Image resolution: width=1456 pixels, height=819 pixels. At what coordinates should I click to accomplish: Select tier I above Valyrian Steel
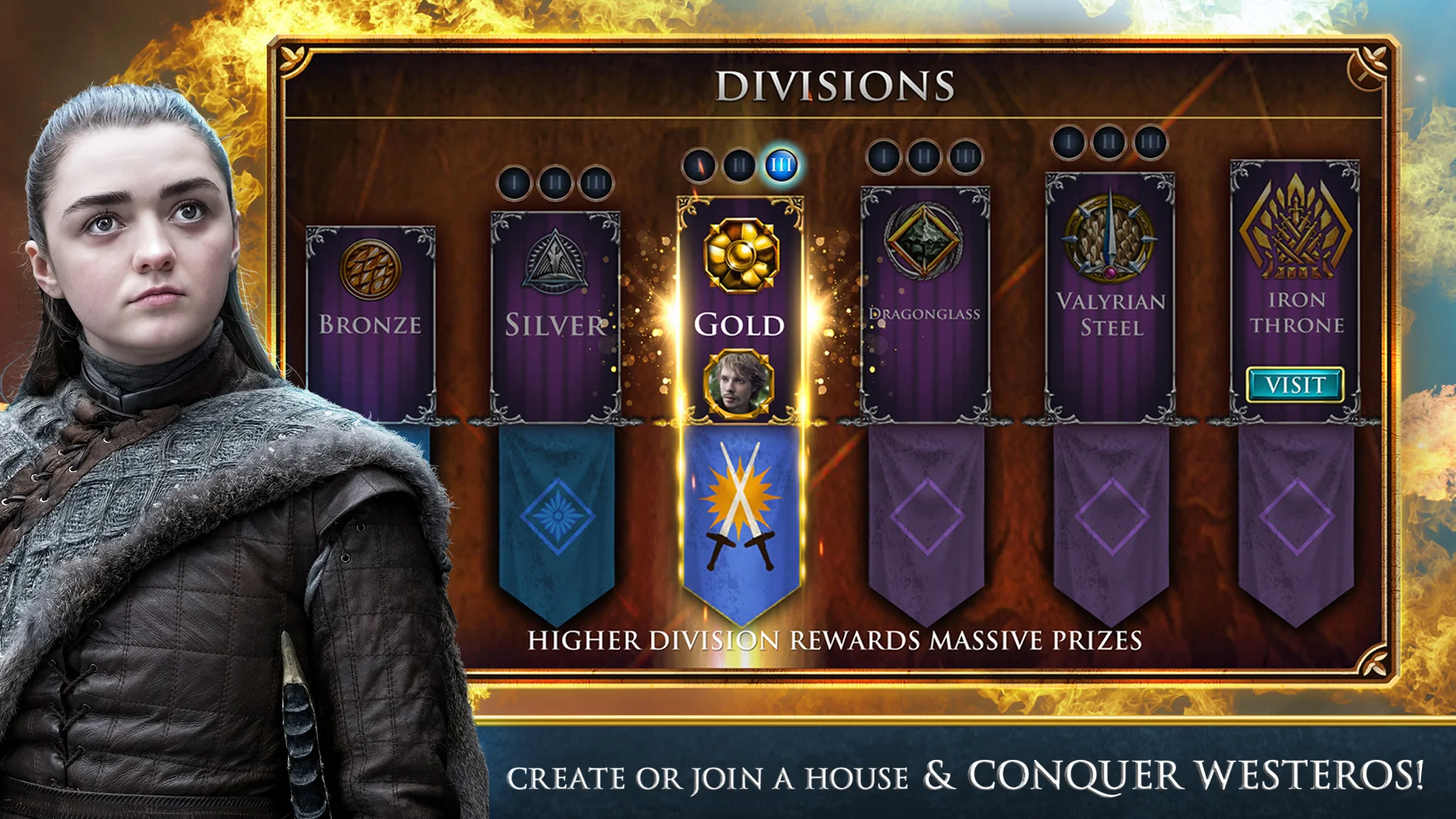pos(1068,141)
